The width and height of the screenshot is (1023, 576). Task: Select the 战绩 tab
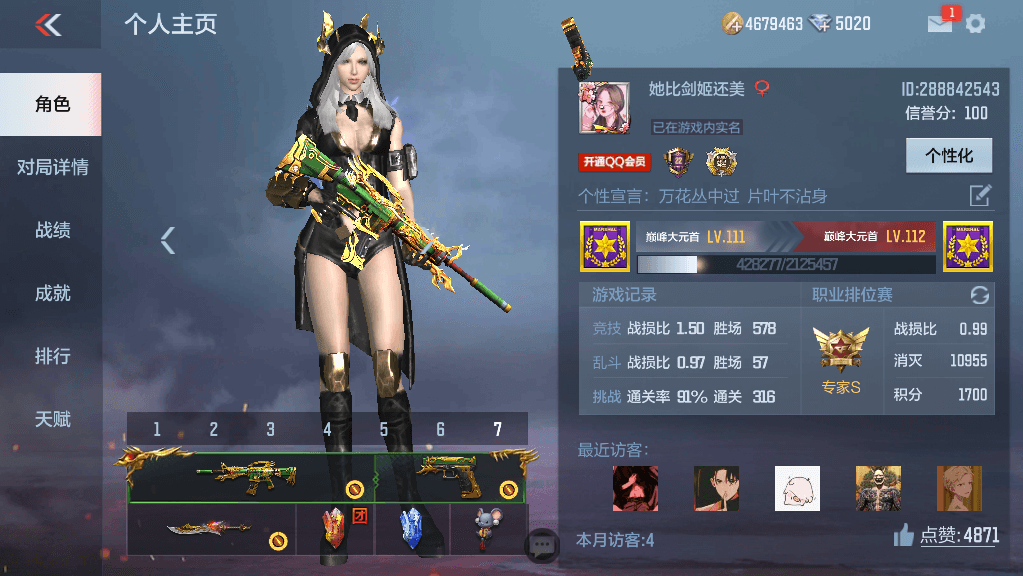tap(52, 230)
